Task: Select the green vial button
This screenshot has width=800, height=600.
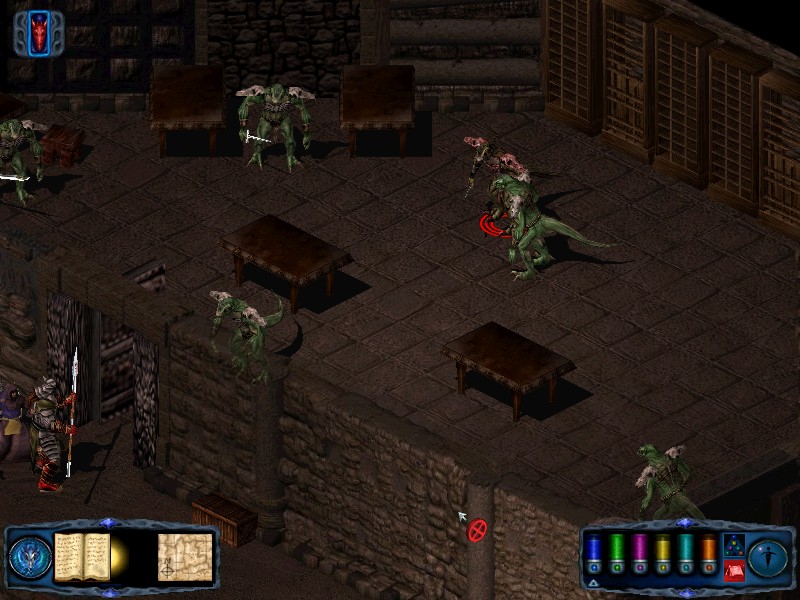Action: tap(617, 553)
